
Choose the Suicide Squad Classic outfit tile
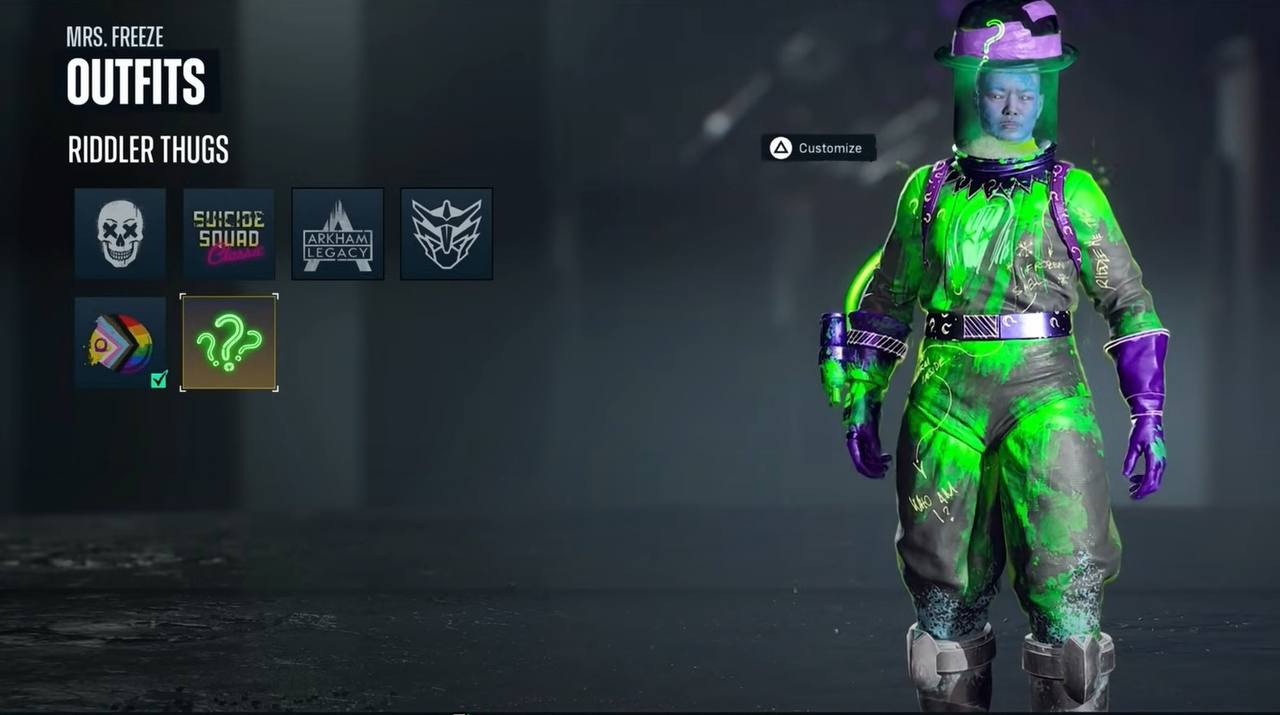229,233
